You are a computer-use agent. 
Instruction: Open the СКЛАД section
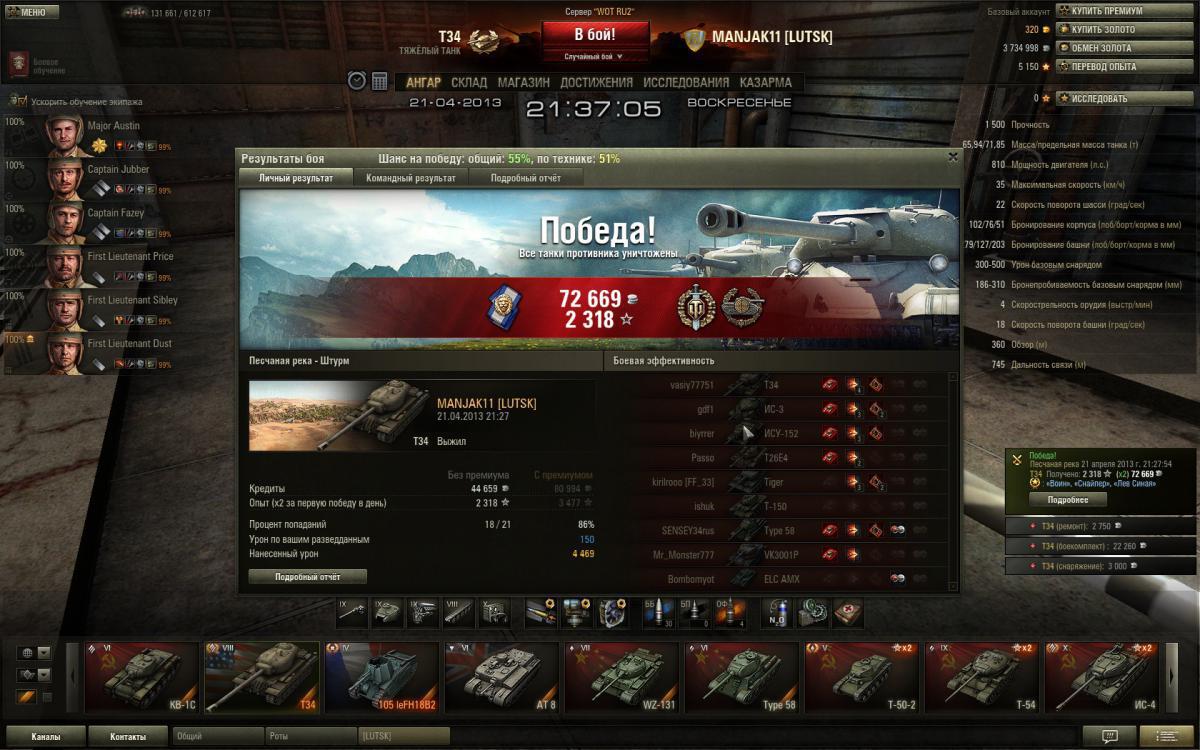[x=469, y=82]
